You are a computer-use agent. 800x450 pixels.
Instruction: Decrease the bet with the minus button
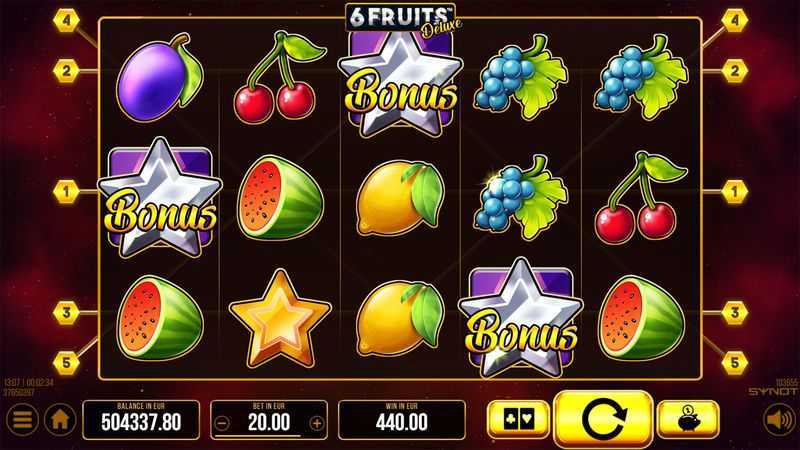tap(221, 422)
